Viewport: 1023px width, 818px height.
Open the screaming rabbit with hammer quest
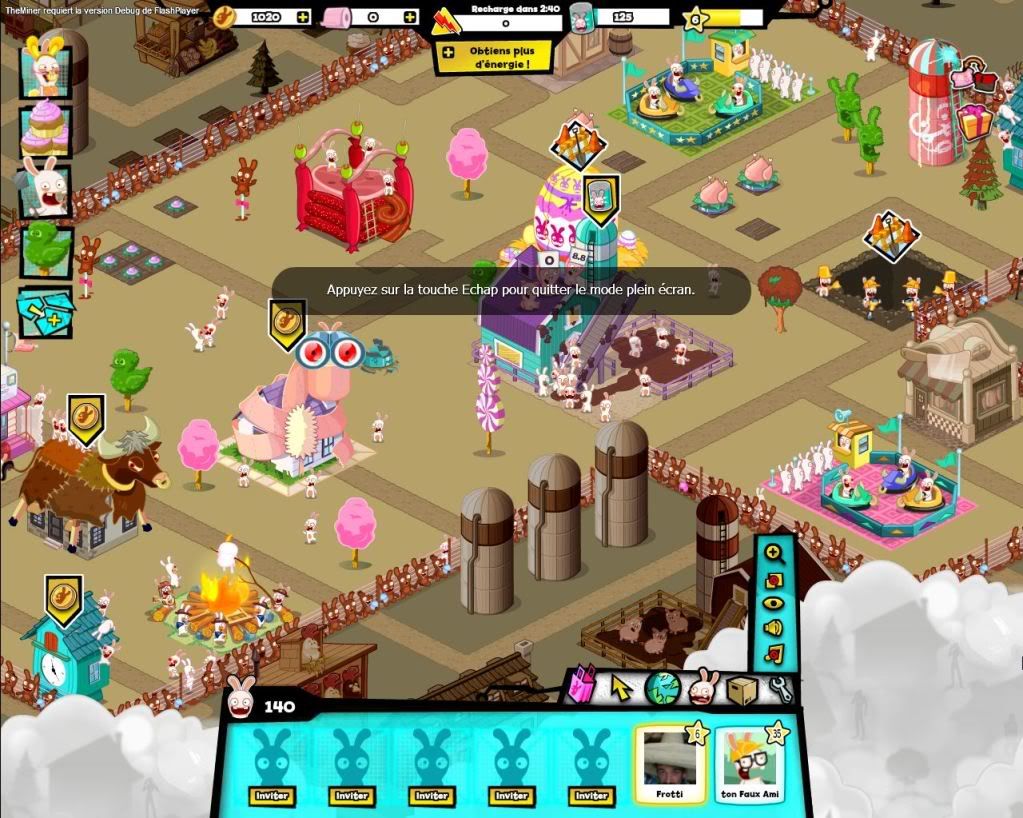tap(45, 189)
